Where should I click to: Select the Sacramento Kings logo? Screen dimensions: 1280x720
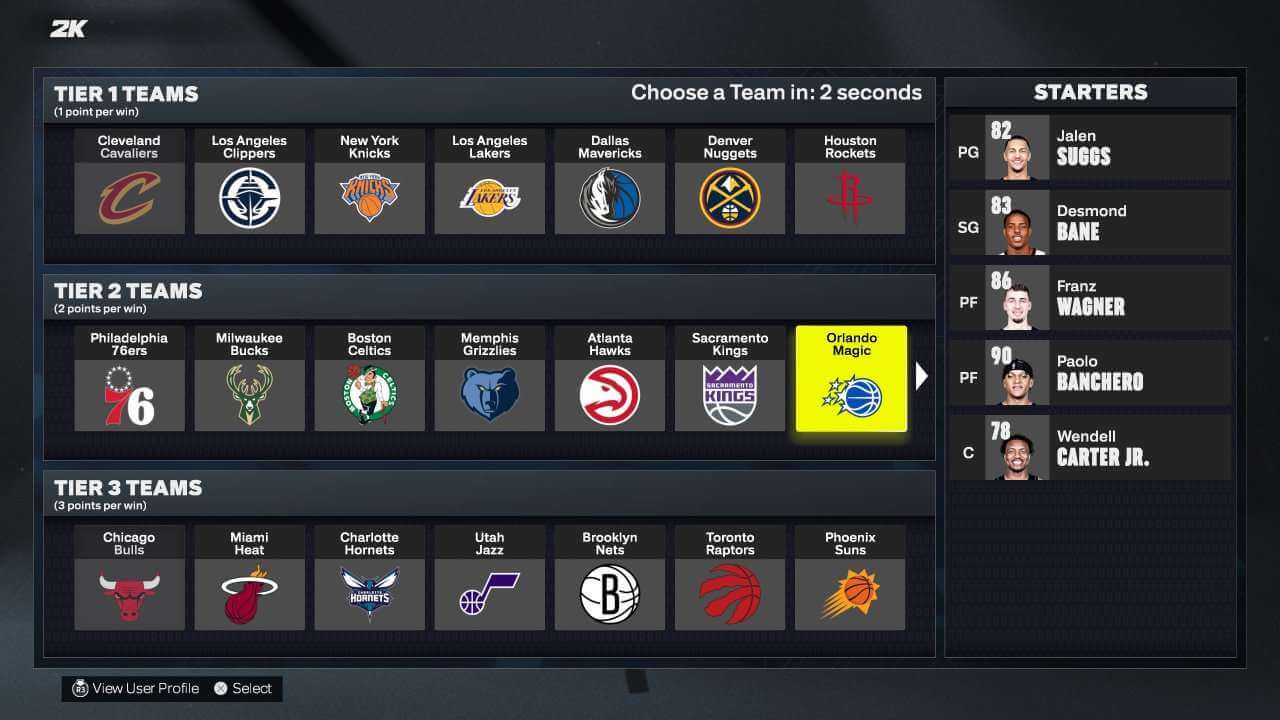[729, 393]
